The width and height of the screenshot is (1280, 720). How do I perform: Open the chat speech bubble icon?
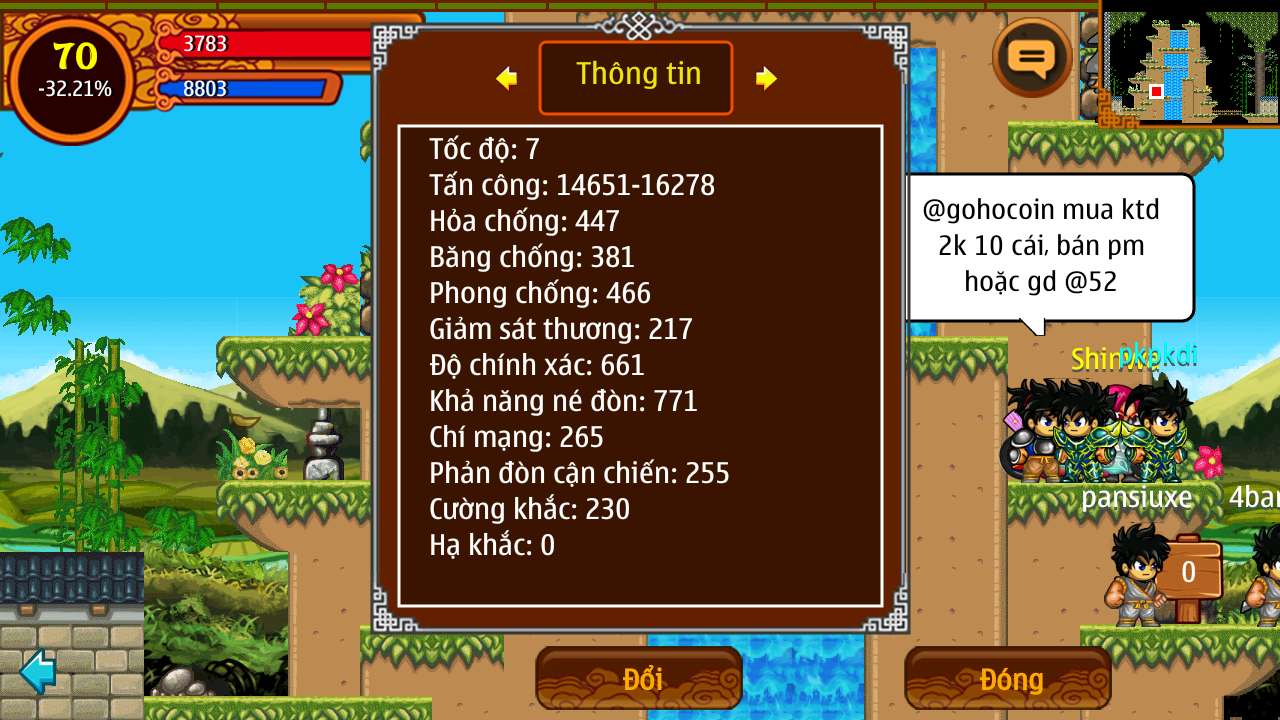(x=1032, y=57)
